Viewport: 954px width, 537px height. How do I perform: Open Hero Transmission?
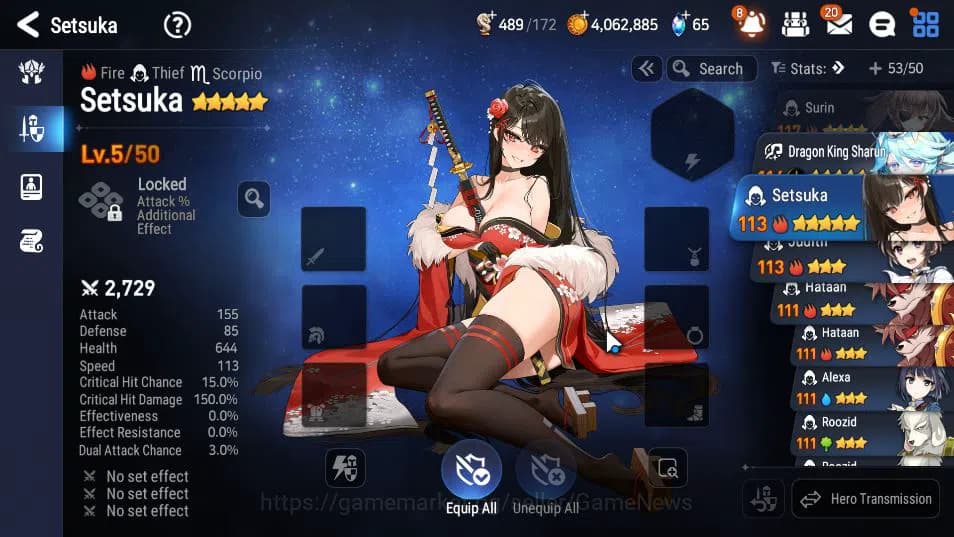[866, 498]
